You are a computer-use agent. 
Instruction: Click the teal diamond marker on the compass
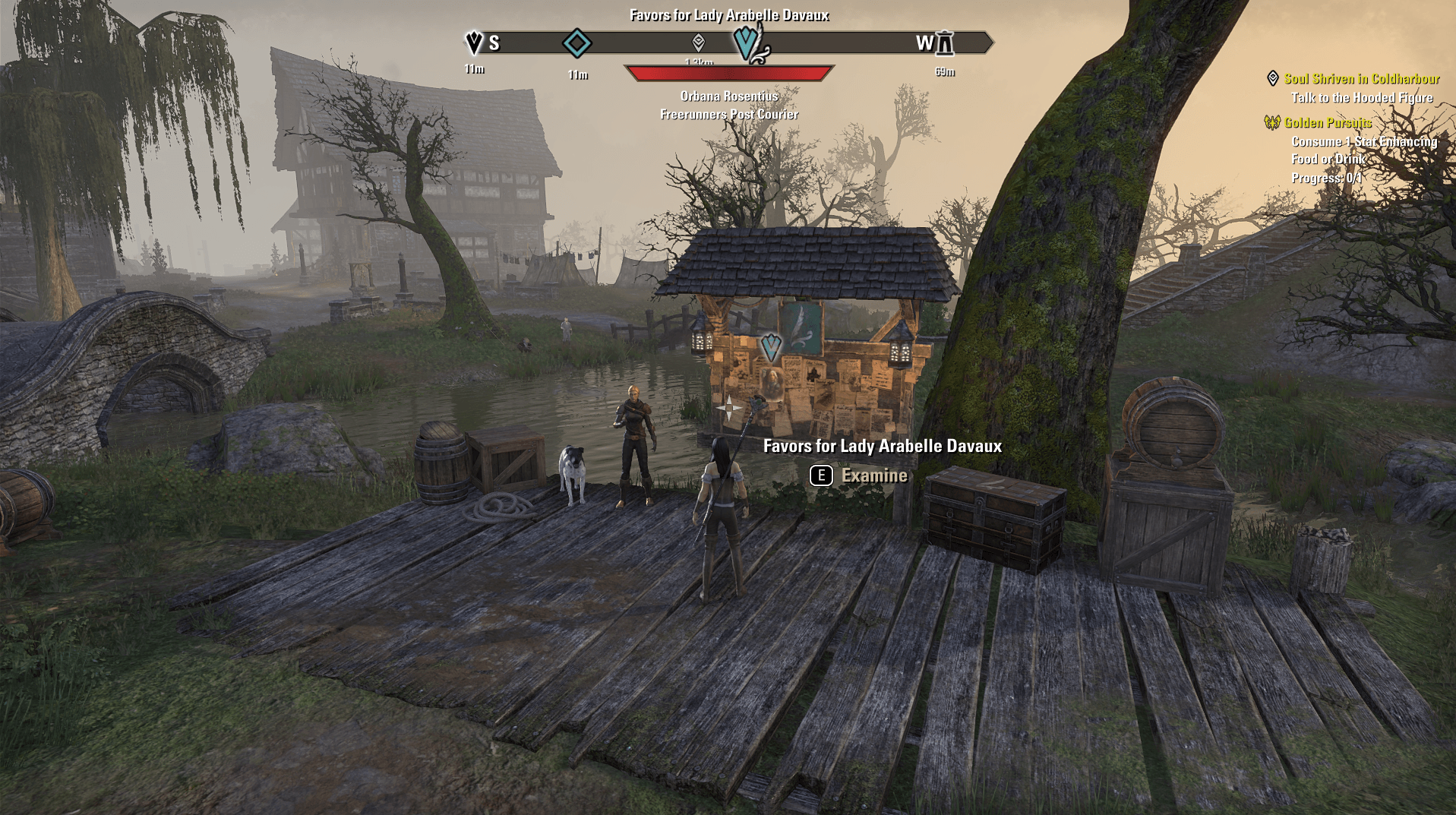click(x=576, y=43)
